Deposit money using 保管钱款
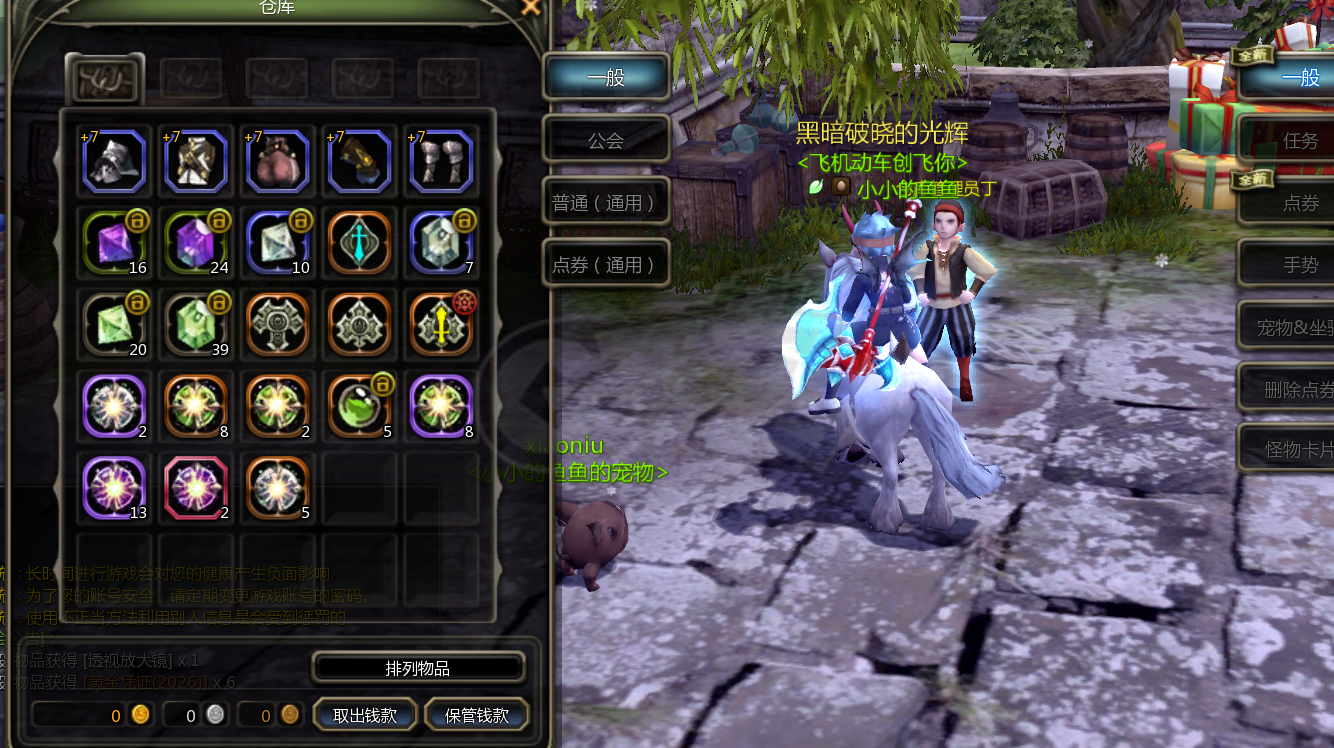The height and width of the screenshot is (748, 1334). pos(477,716)
